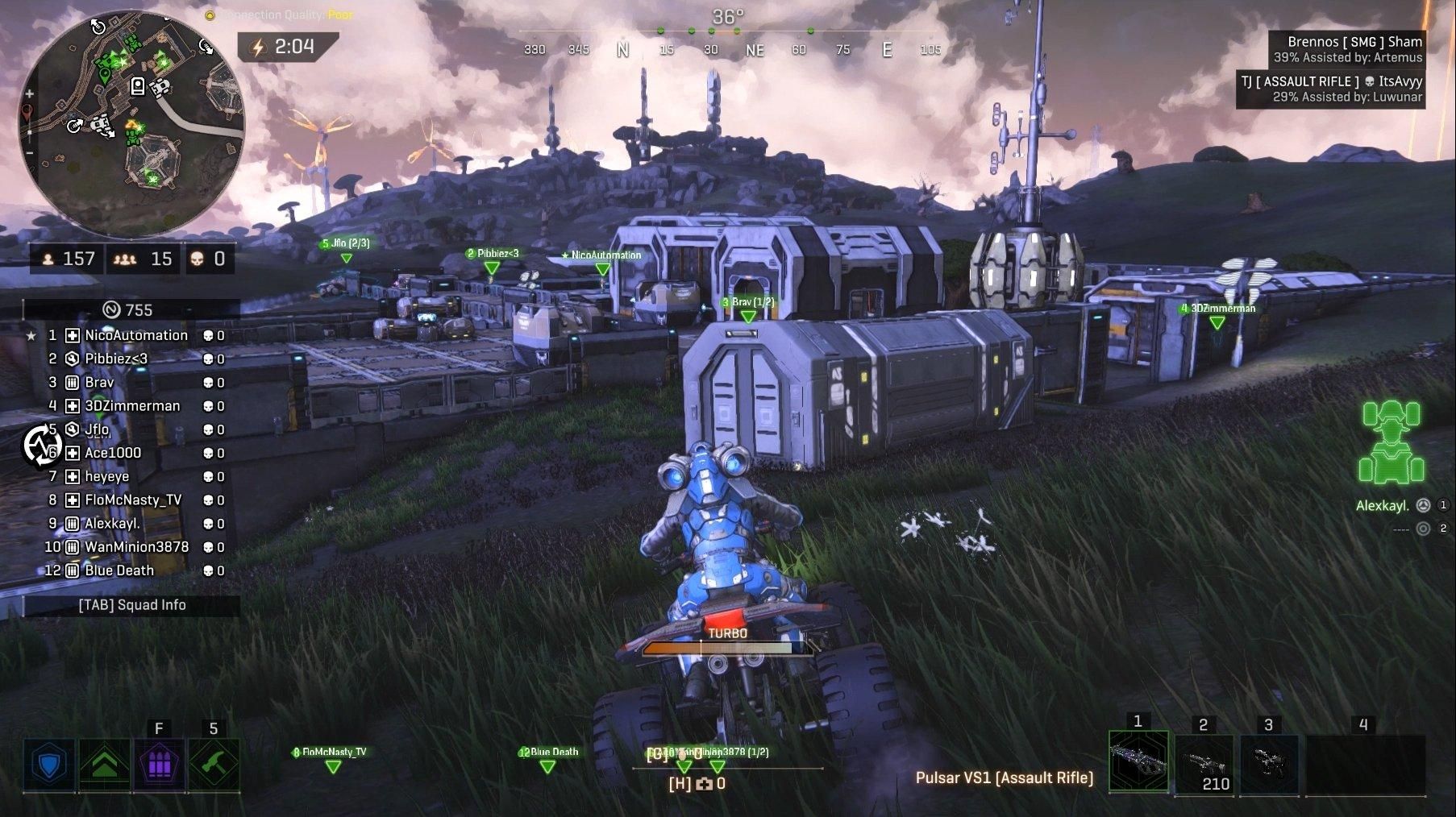Viewport: 1456px width, 817px height.
Task: Equip the Pulsar VS1 assault rifle slot
Action: coord(1138,761)
